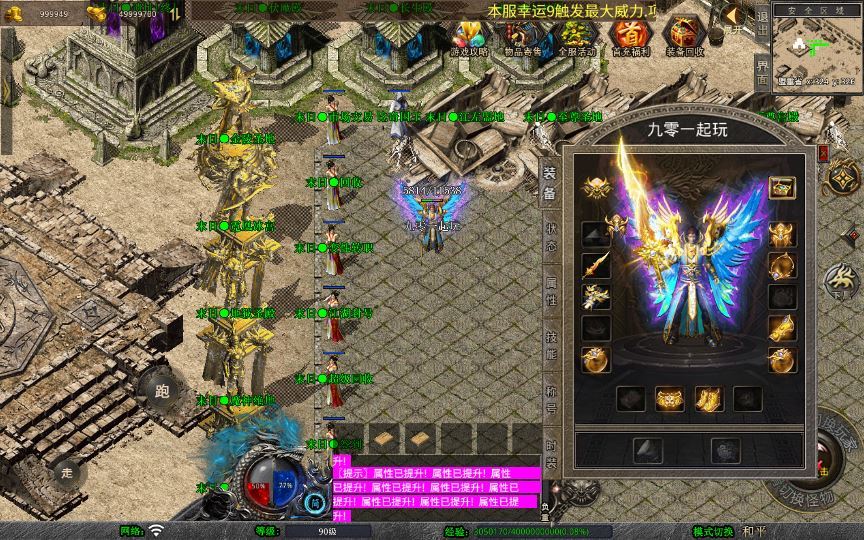This screenshot has height=540, width=864.
Task: Tap the 走 walk button
Action: click(x=68, y=472)
